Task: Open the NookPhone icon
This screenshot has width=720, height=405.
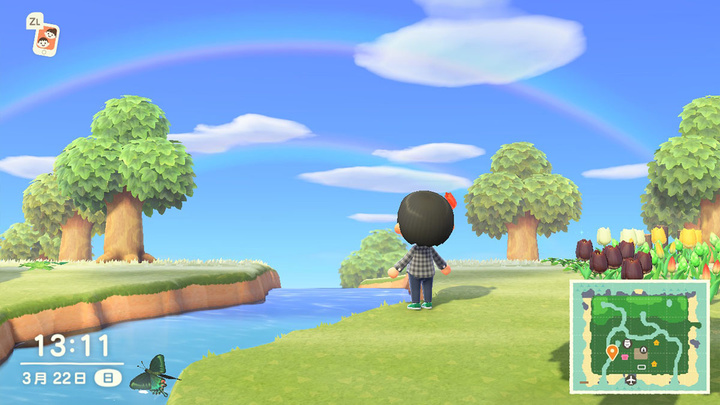Action: [45, 39]
